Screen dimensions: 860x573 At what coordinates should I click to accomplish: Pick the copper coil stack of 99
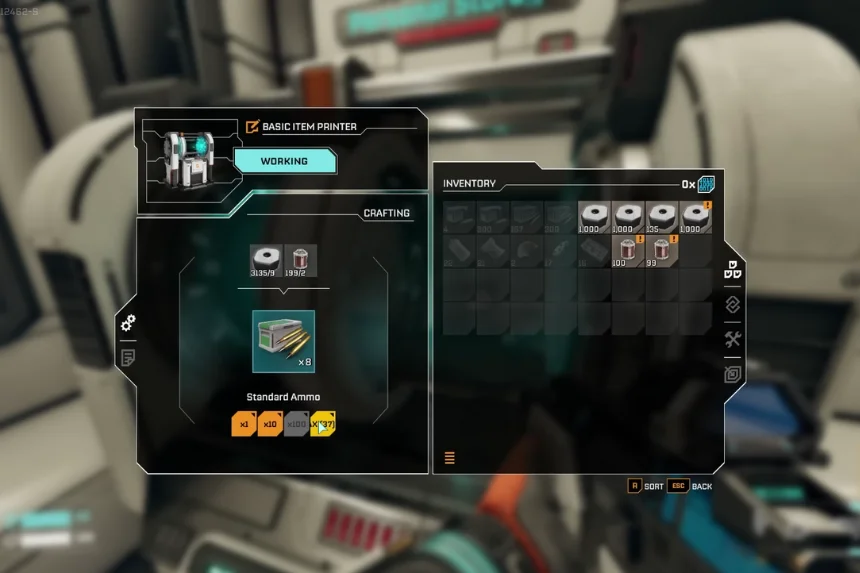click(x=662, y=251)
